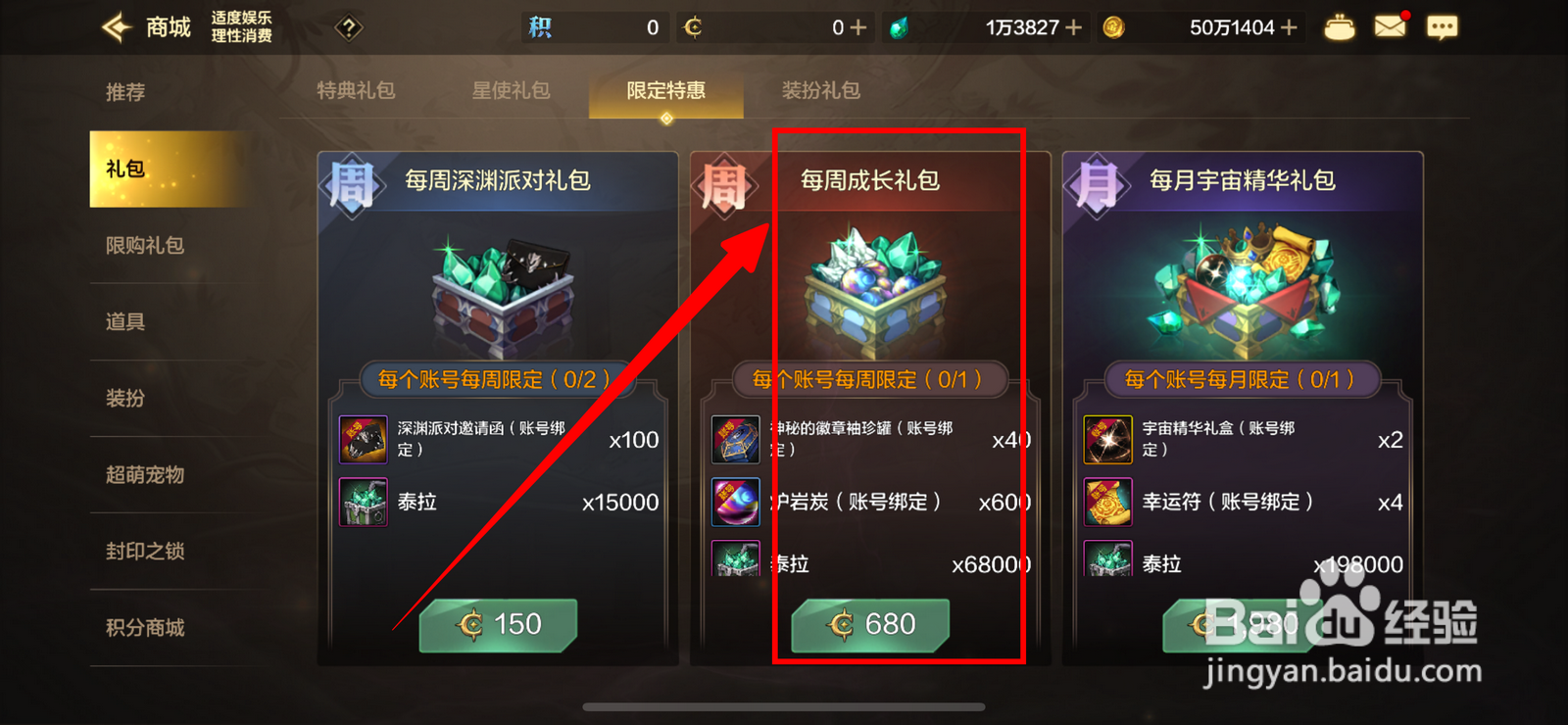The image size is (1568, 725).
Task: Open 积分商城 from the sidebar
Action: pyautogui.click(x=145, y=628)
